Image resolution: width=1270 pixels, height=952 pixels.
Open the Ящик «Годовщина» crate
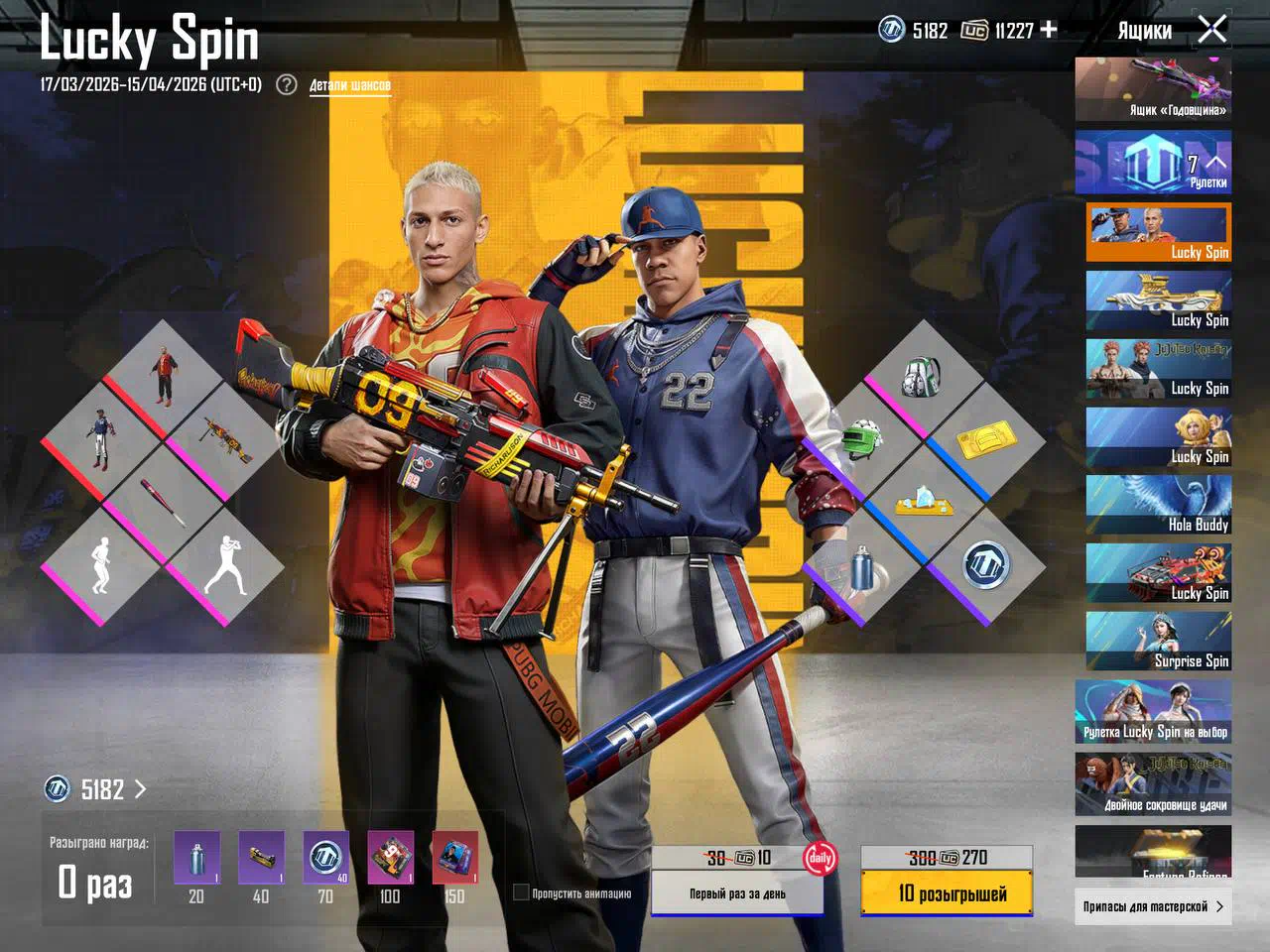pyautogui.click(x=1153, y=89)
